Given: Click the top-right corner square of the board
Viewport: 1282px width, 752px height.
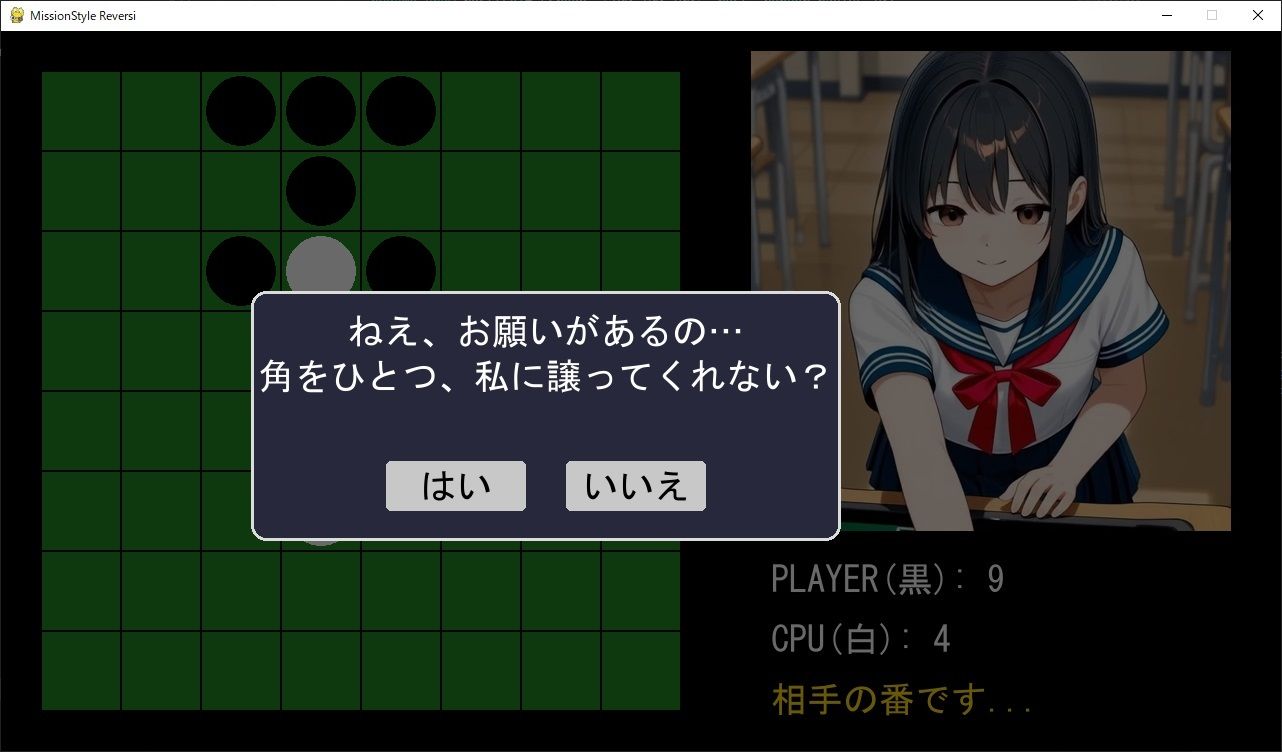Looking at the screenshot, I should [640, 110].
